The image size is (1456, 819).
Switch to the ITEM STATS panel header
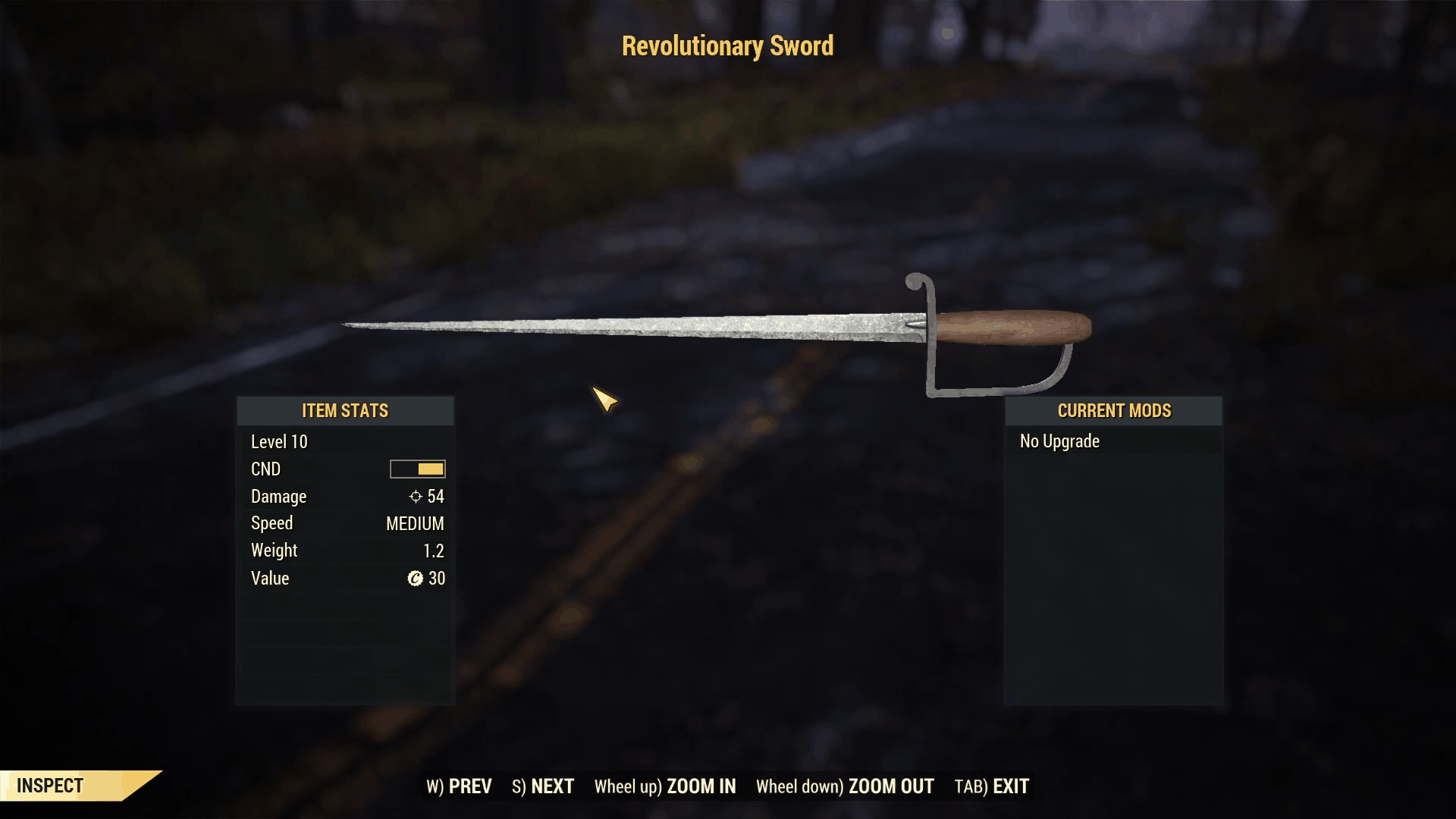(x=345, y=410)
